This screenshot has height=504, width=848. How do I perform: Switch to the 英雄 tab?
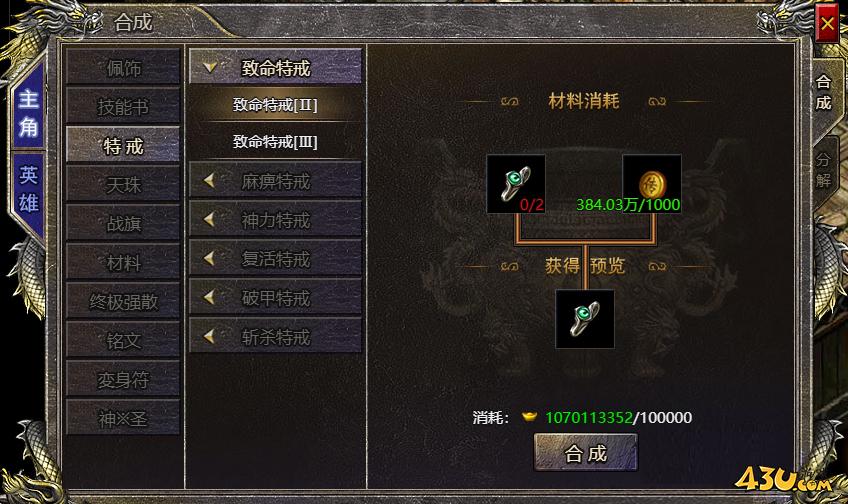coord(29,189)
